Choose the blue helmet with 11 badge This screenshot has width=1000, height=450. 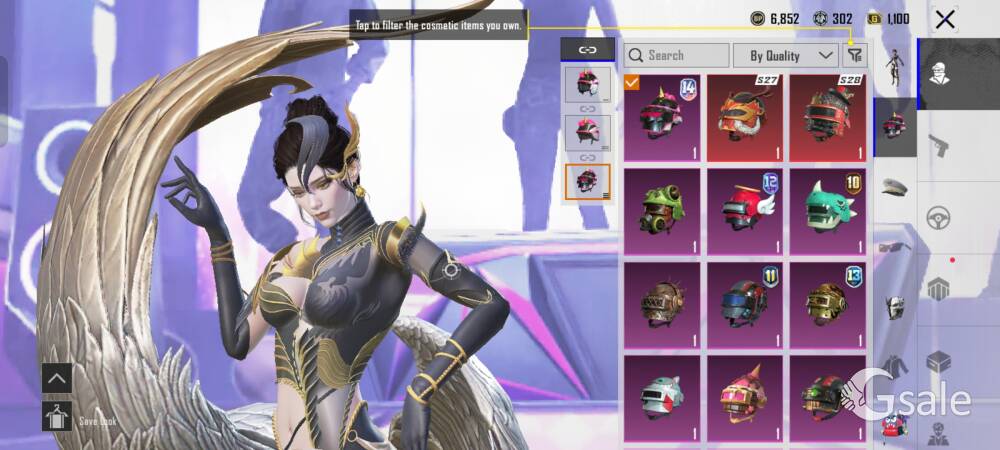[x=745, y=305]
